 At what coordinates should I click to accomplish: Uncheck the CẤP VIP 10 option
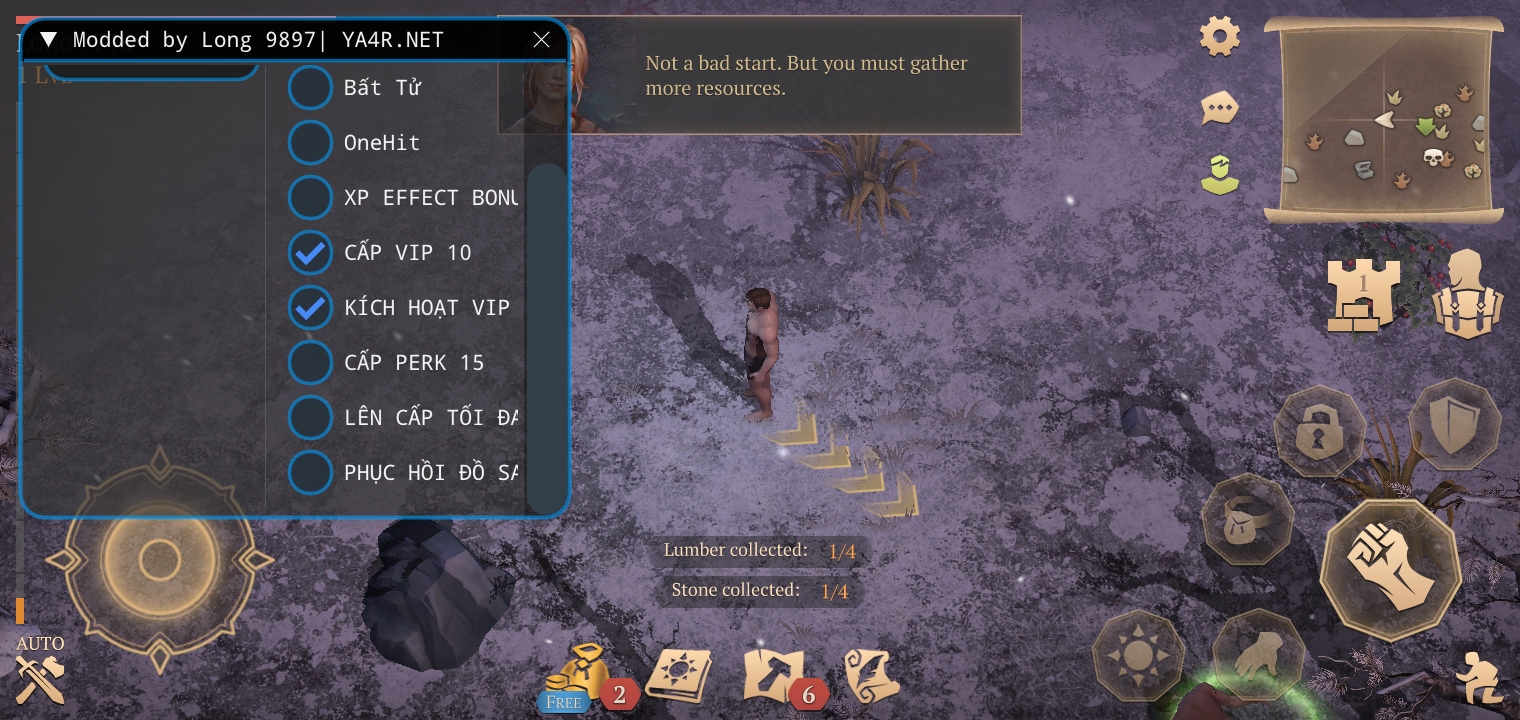click(x=310, y=253)
